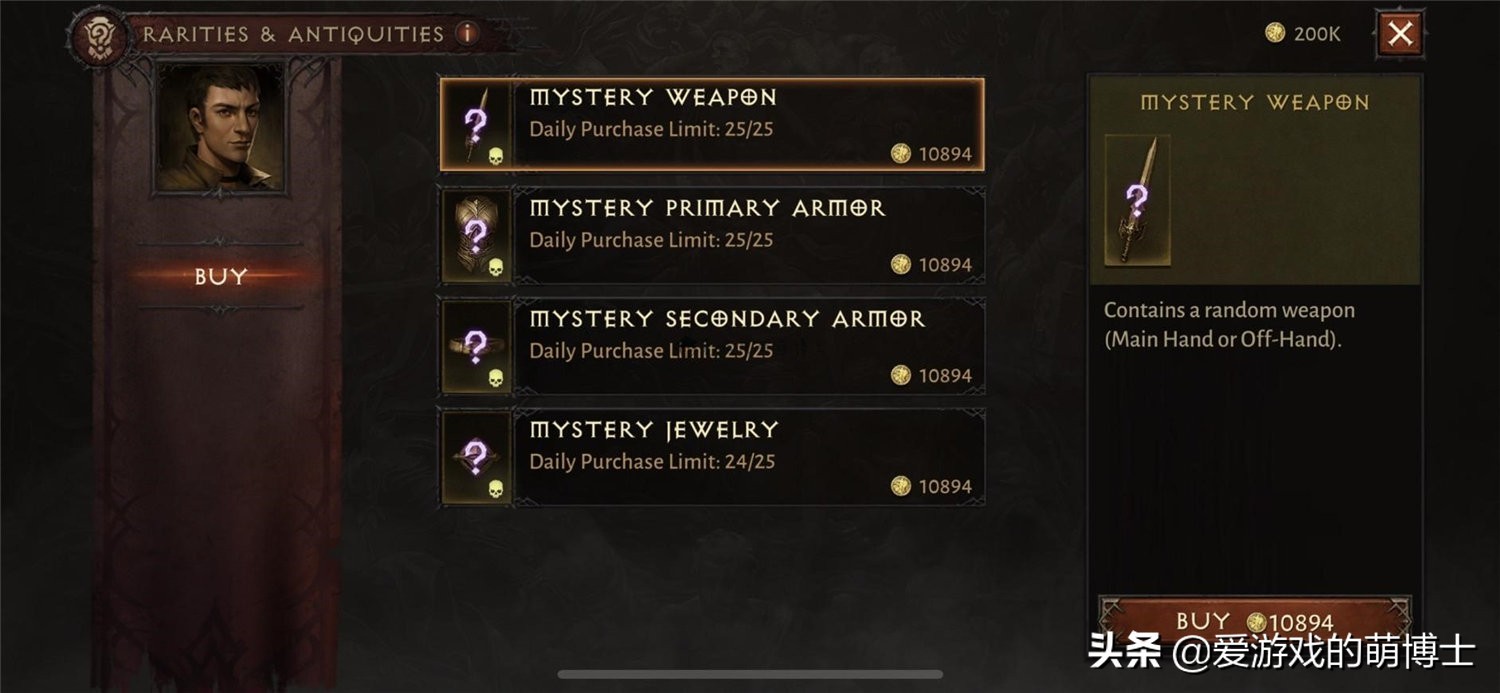Open the Rarities & Antiquities info tooltip
Viewport: 1500px width, 693px height.
click(x=467, y=33)
